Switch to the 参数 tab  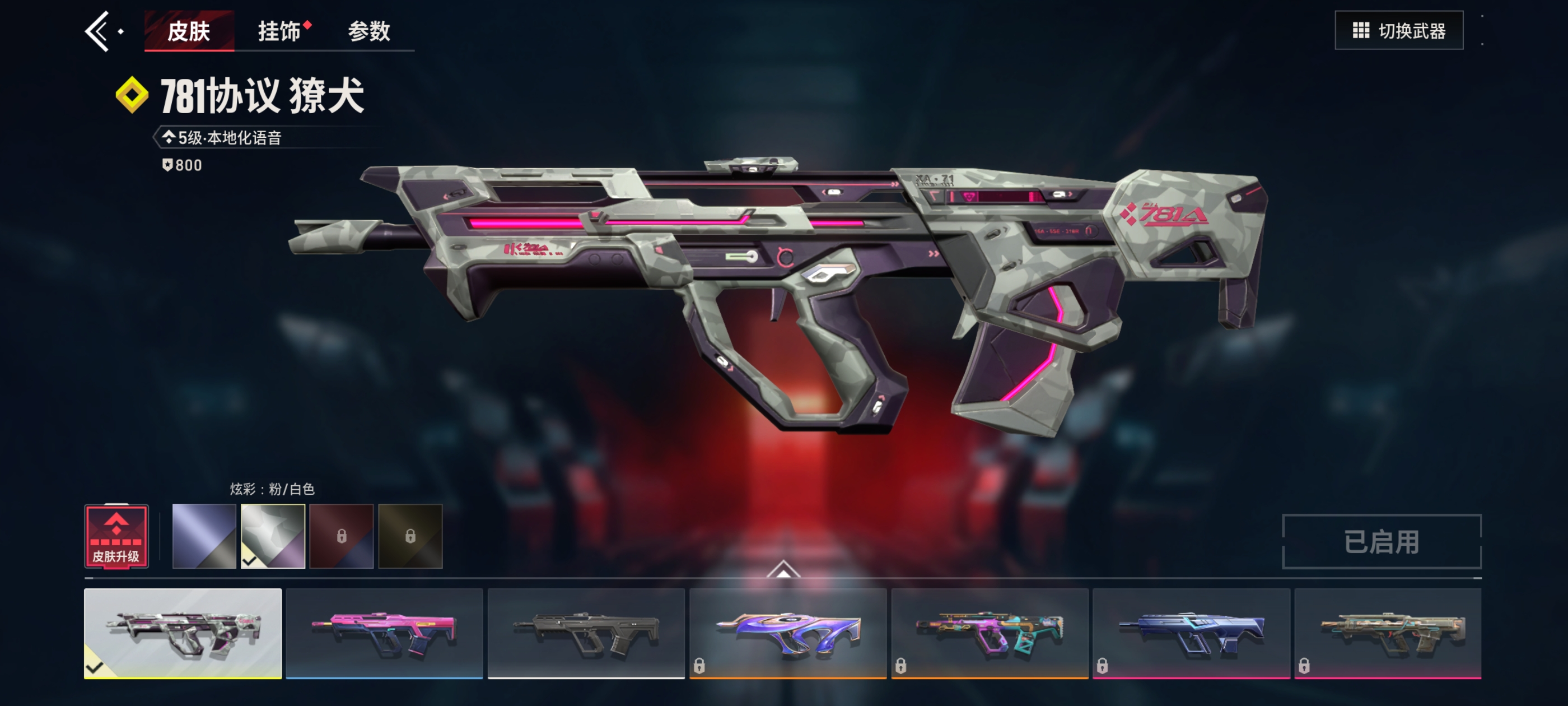click(369, 31)
